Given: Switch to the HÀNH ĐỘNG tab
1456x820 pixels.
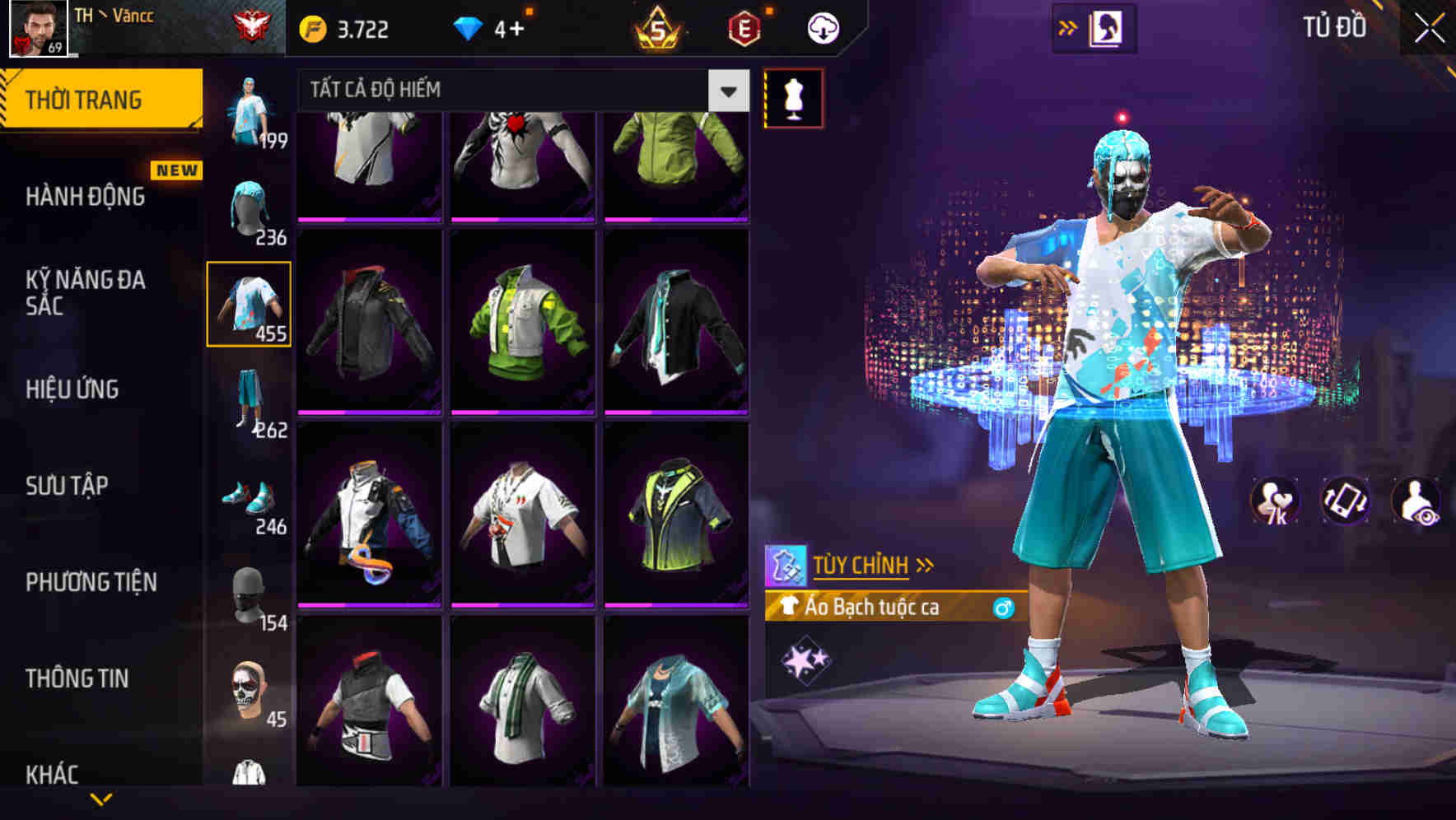Looking at the screenshot, I should tap(84, 197).
